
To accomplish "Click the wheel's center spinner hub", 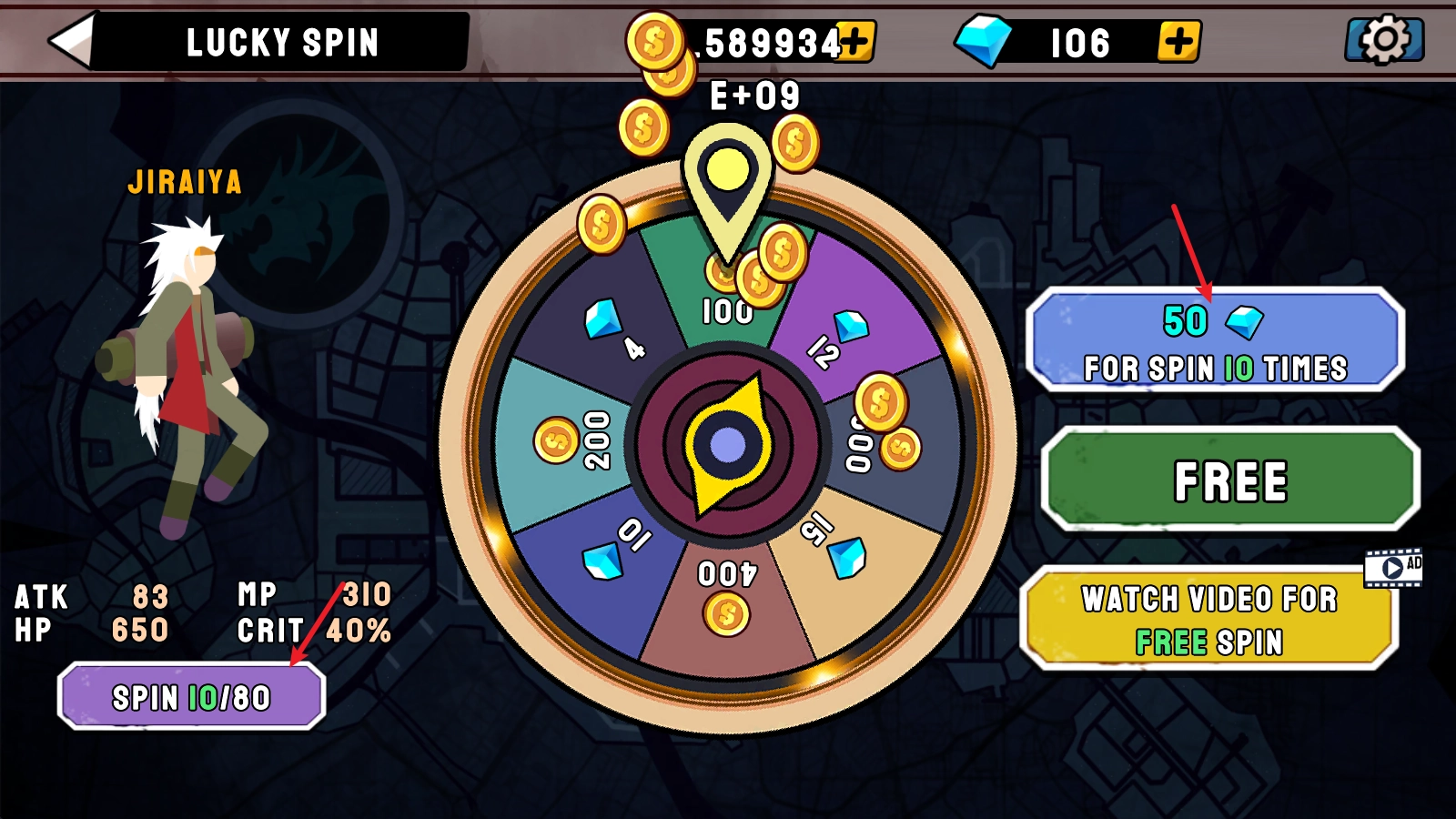I will (727, 445).
